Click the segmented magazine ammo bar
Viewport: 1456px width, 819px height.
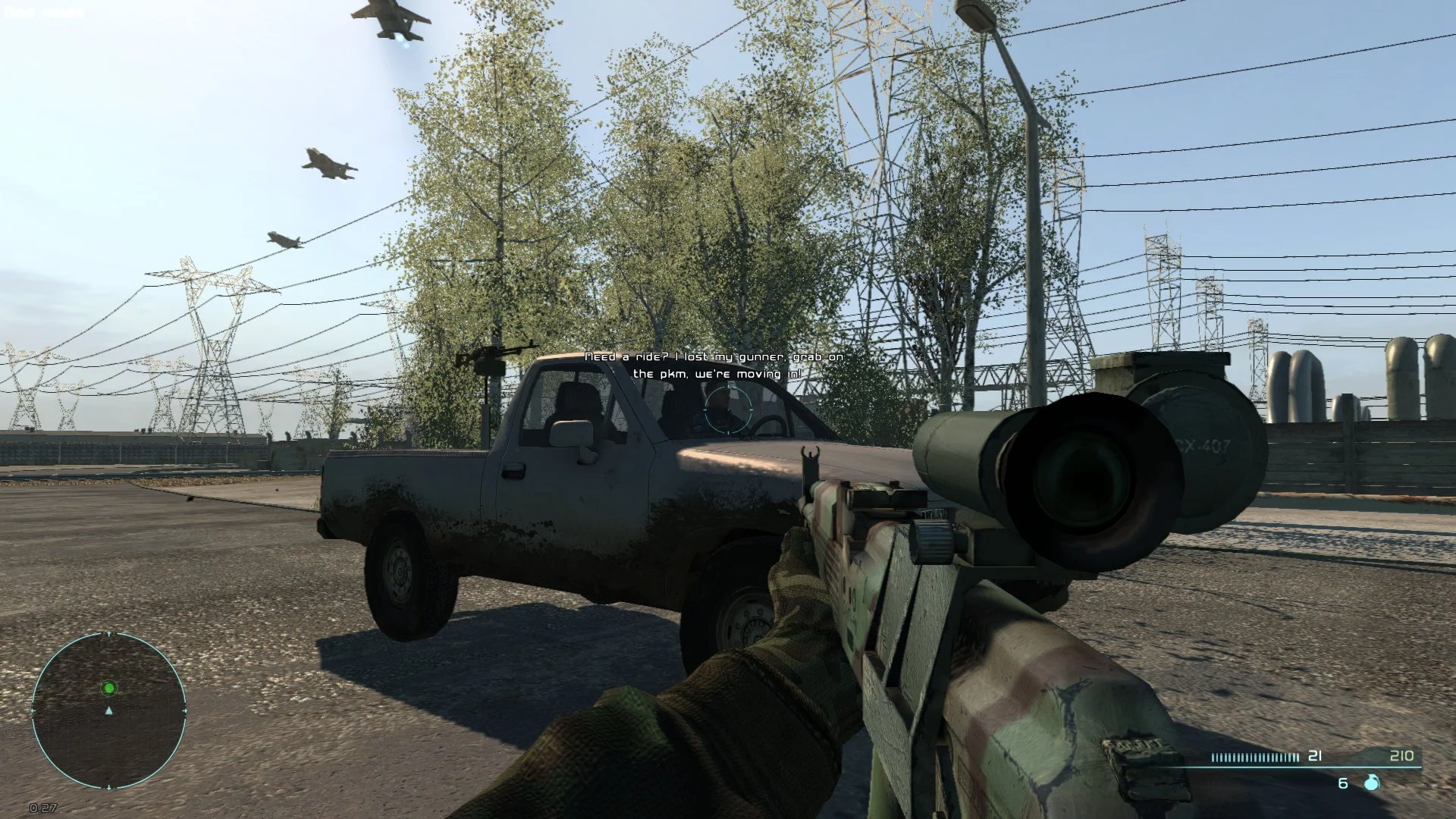tap(1255, 756)
